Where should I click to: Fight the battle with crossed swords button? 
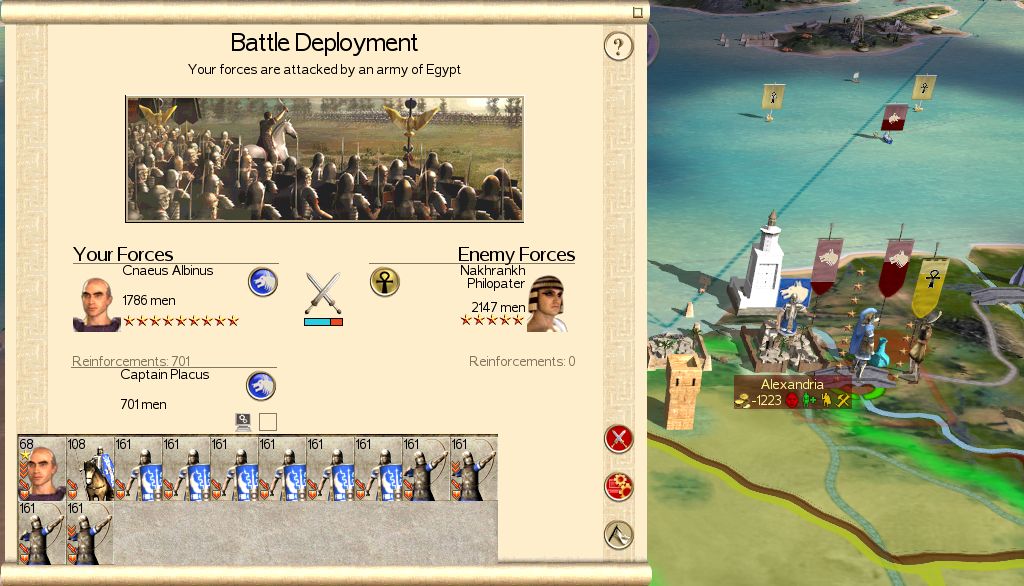(619, 438)
